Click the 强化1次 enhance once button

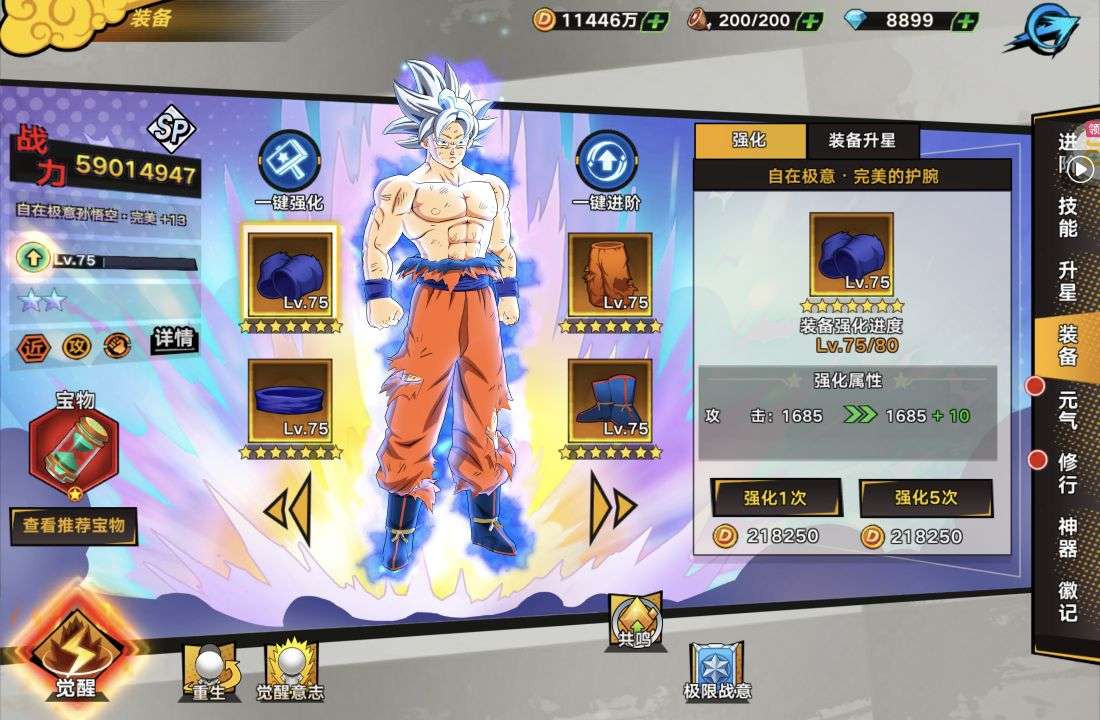(776, 498)
